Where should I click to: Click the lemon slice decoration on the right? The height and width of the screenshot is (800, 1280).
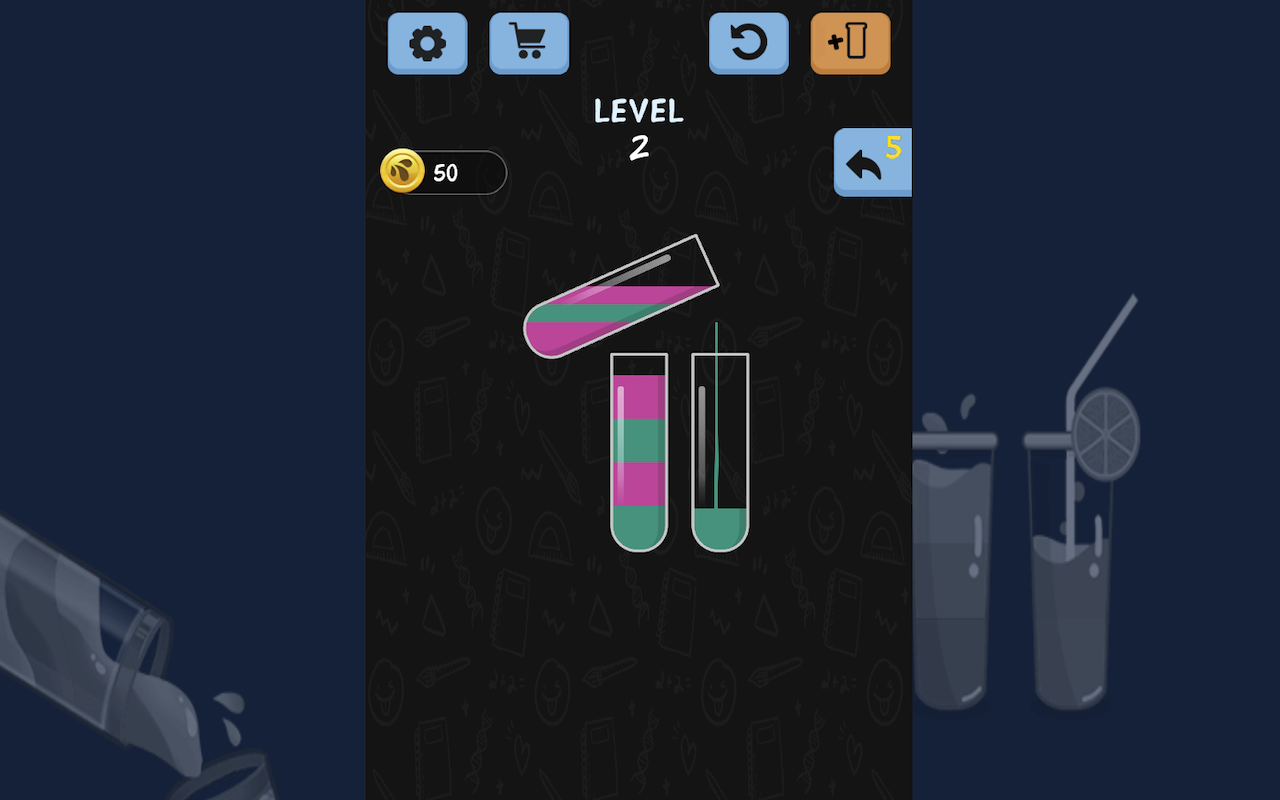pos(1106,440)
